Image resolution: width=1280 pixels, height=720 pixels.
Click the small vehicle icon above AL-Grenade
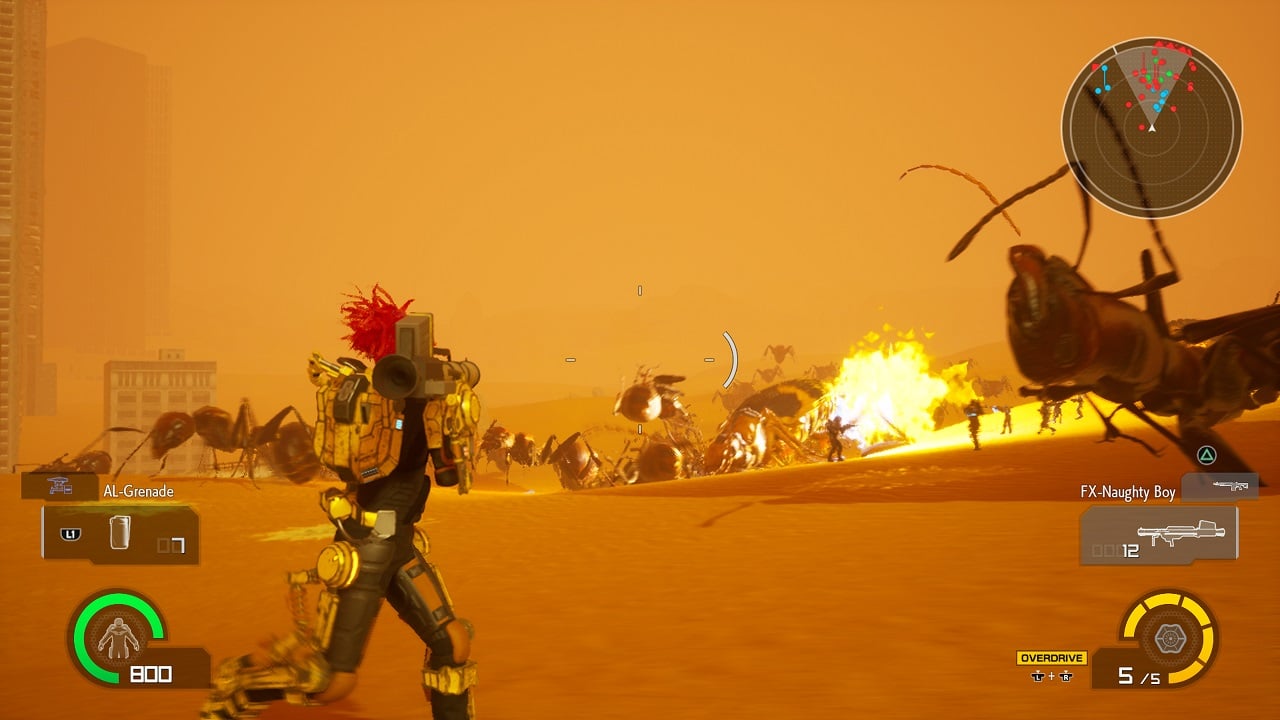(x=60, y=485)
